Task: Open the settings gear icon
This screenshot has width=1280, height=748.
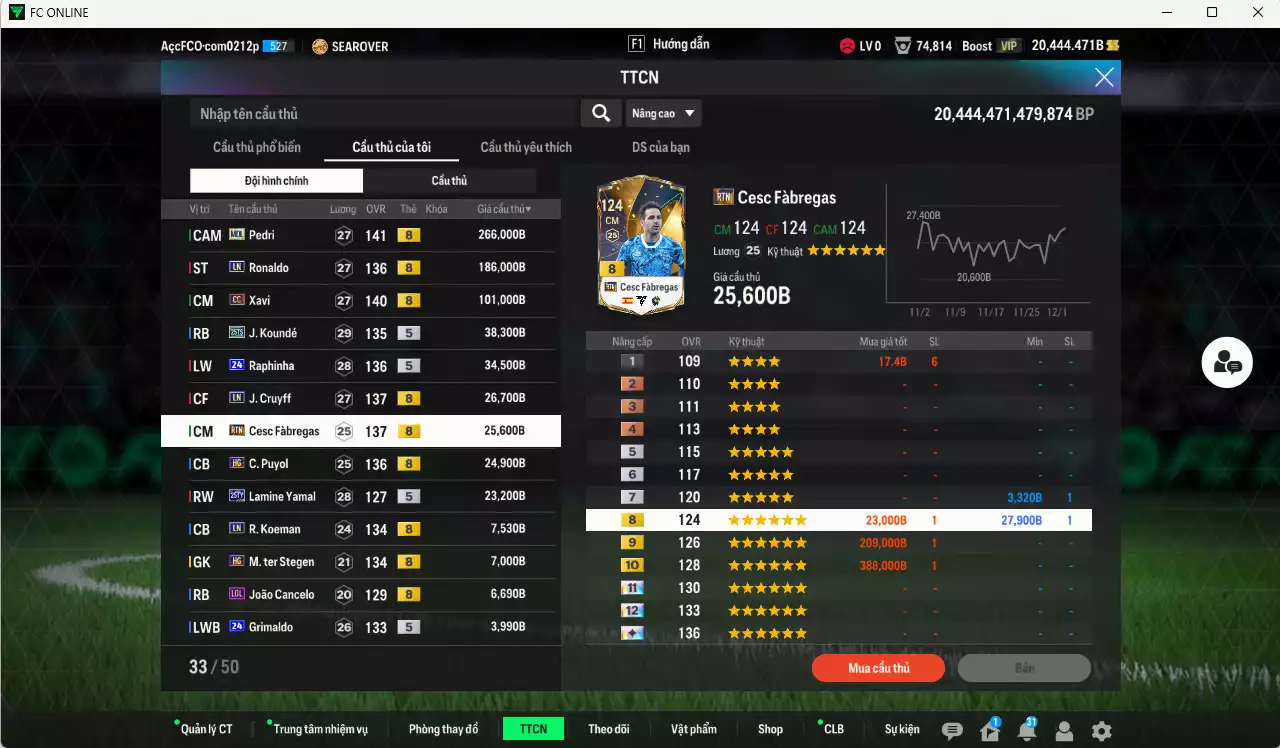Action: 1100,730
